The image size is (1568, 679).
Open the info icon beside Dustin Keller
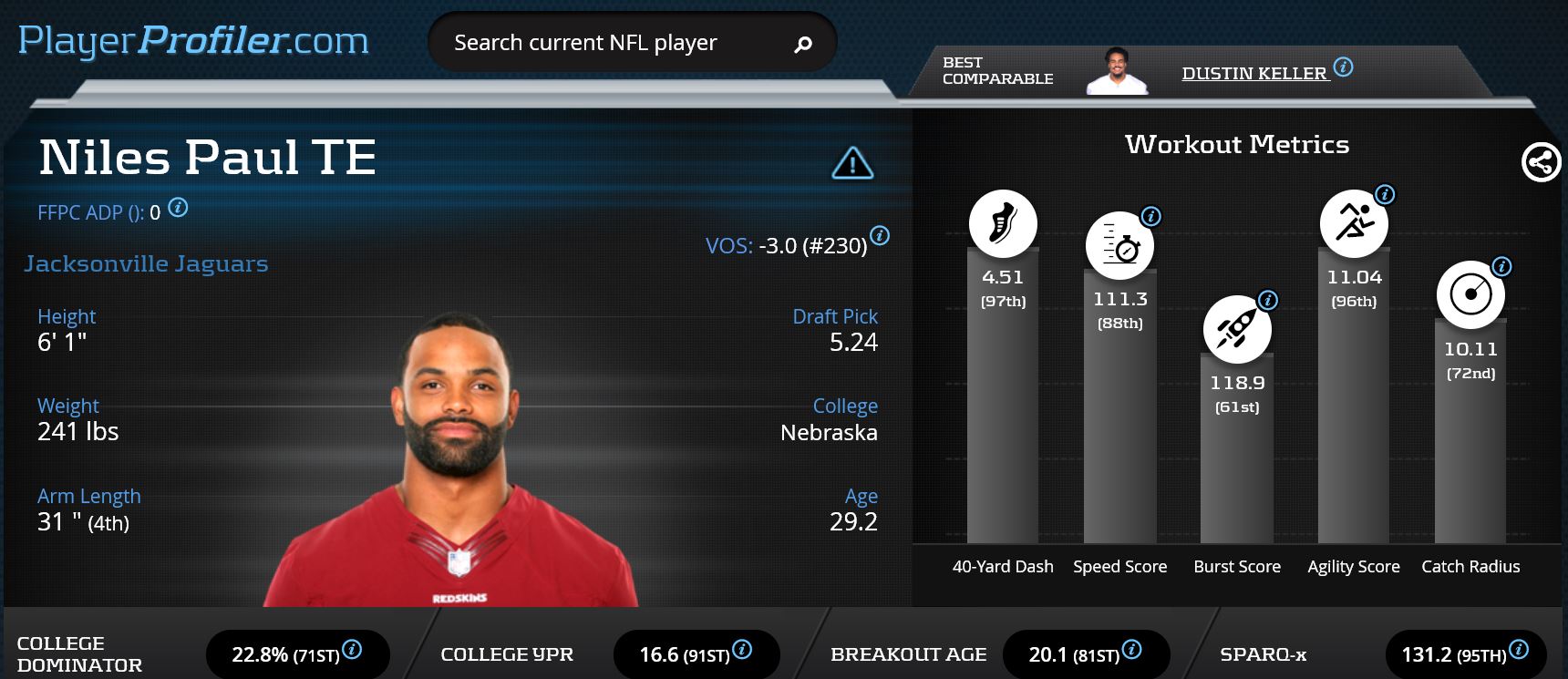1343,67
